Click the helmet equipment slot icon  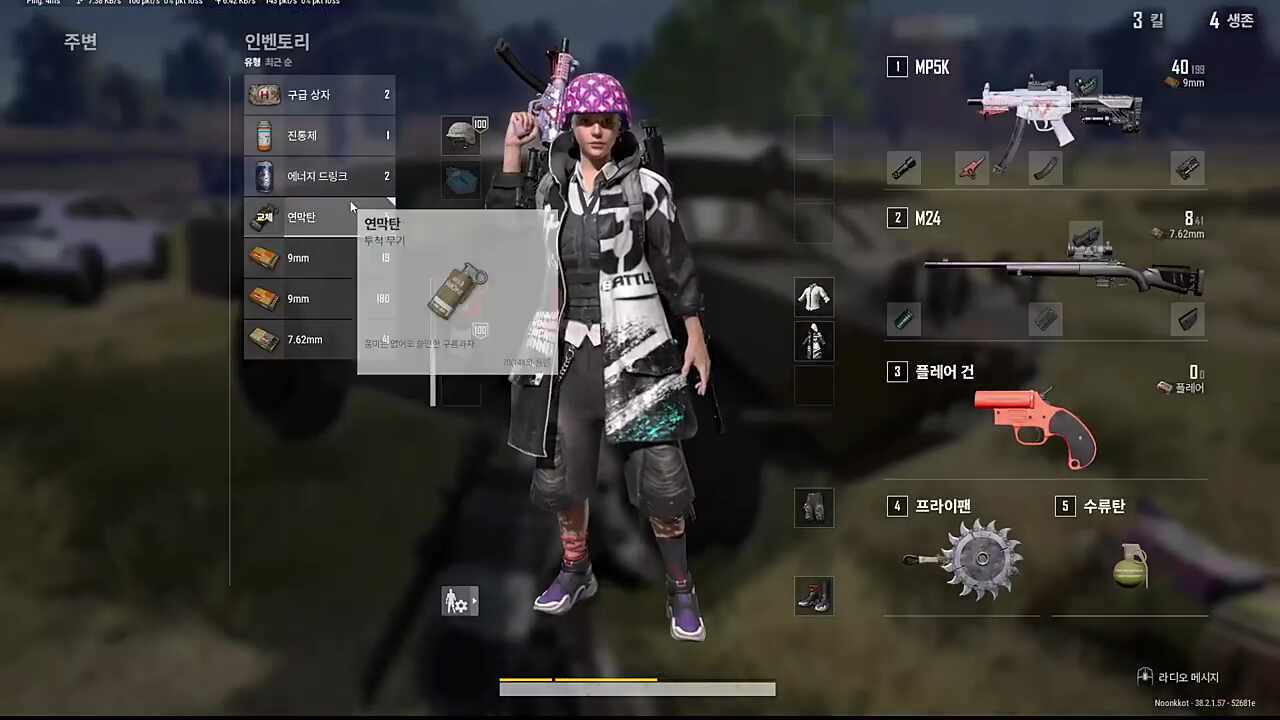coord(462,135)
